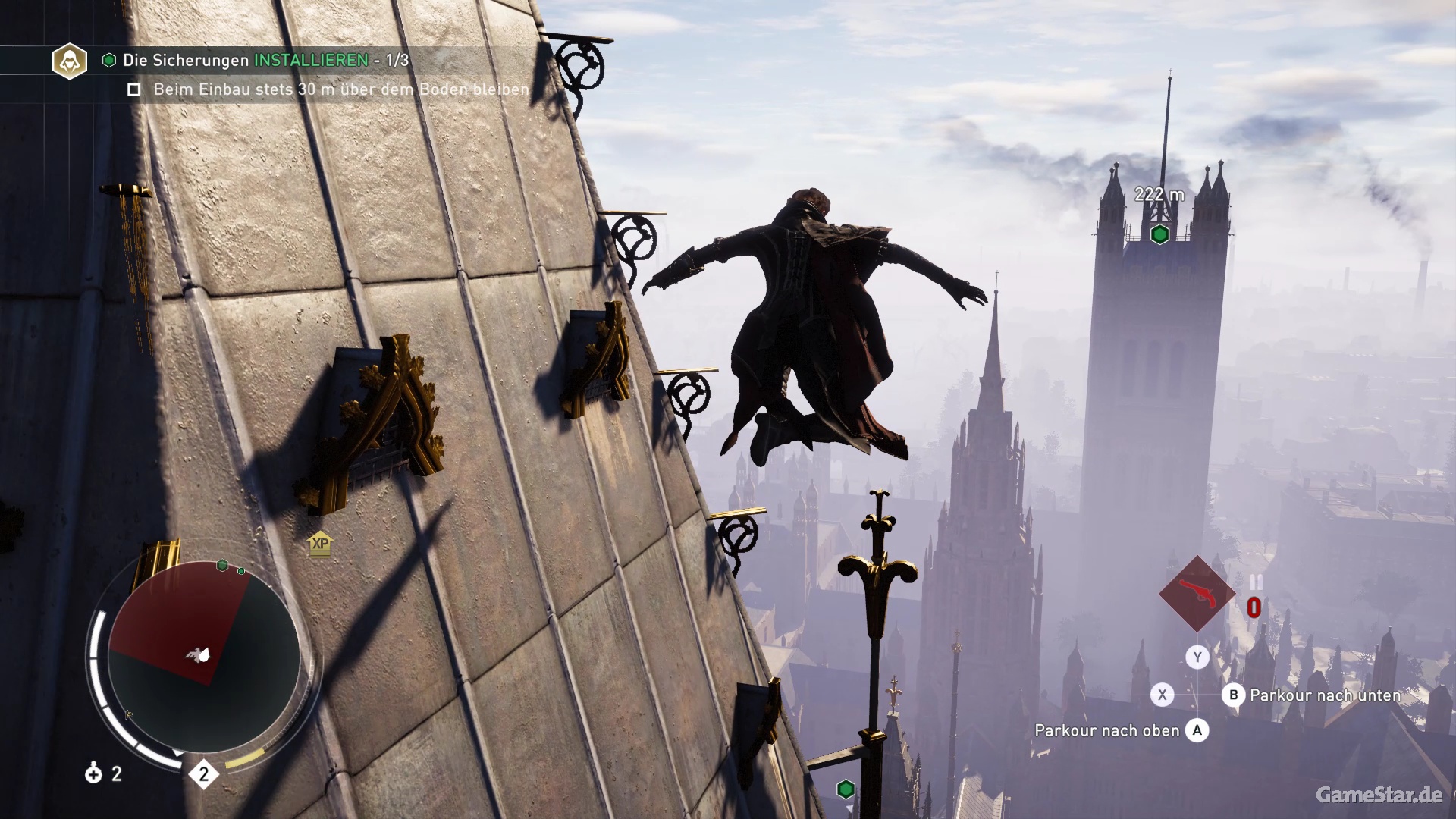Click the 222 m objective waypoint marker
The height and width of the screenshot is (819, 1456).
(1159, 234)
